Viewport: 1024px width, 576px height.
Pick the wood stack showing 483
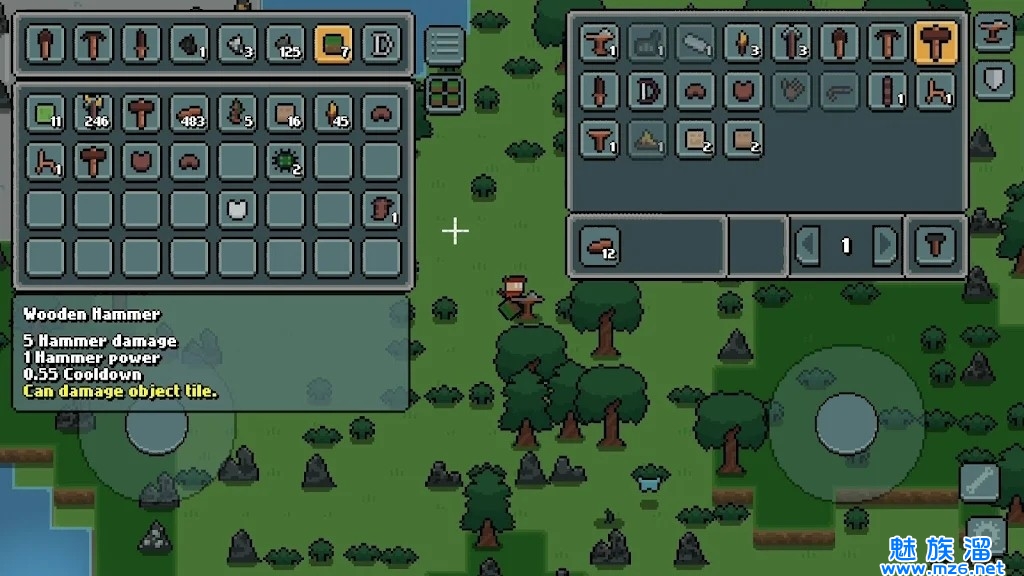pyautogui.click(x=188, y=112)
